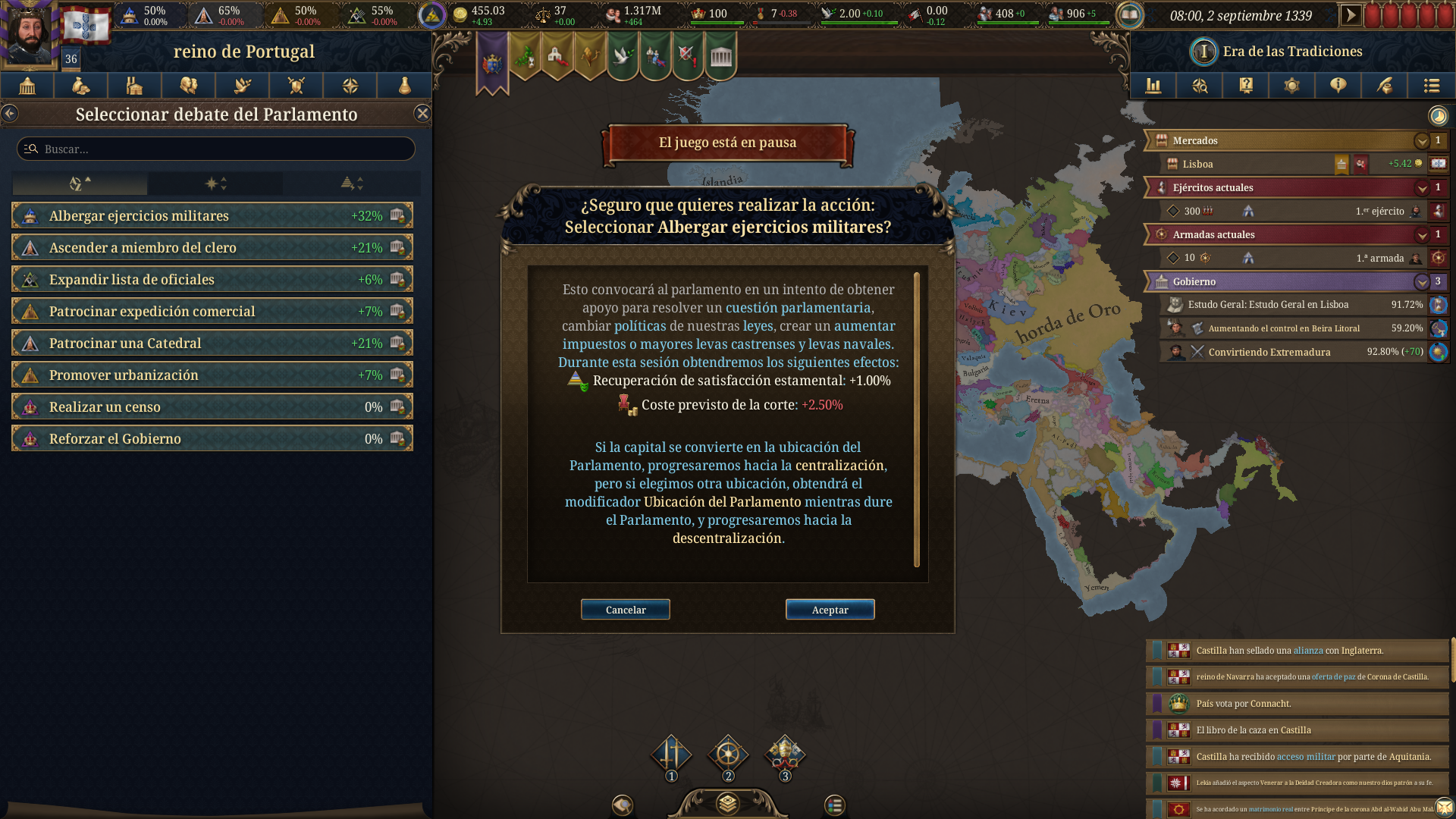Open the outliner list icon on right toolbar
The width and height of the screenshot is (1456, 819).
tap(1432, 86)
